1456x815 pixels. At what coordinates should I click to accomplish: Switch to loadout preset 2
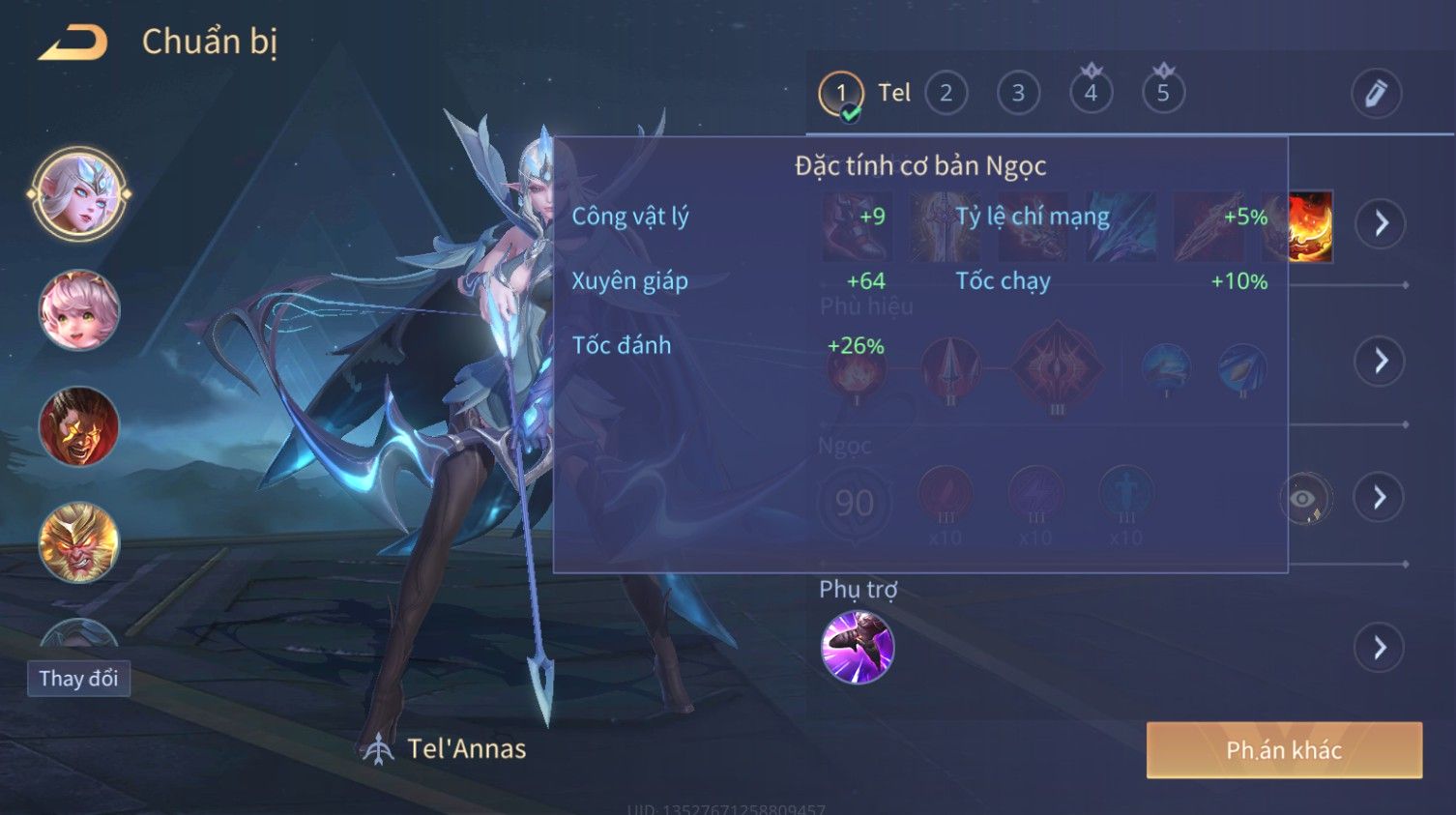coord(946,94)
